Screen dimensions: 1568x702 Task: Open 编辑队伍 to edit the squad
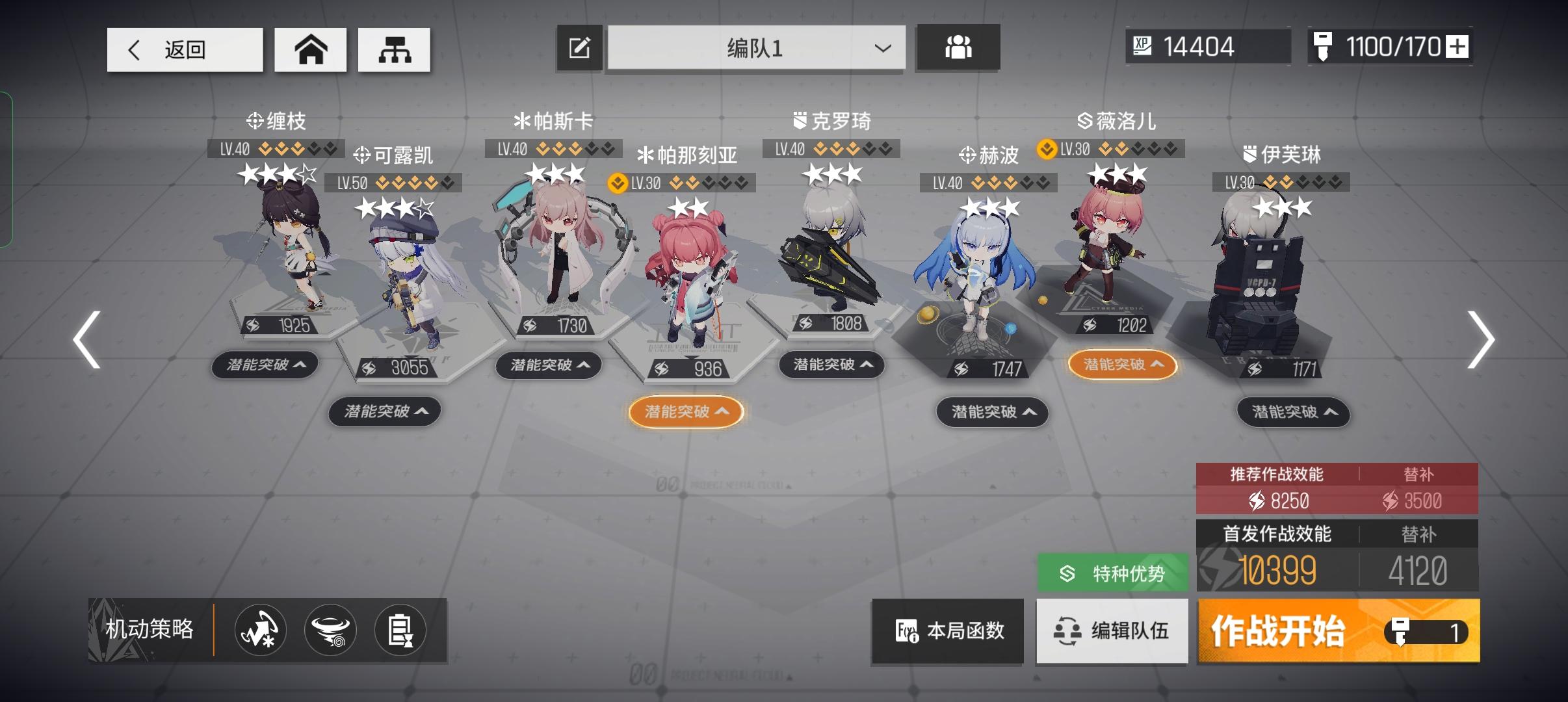pos(1112,631)
